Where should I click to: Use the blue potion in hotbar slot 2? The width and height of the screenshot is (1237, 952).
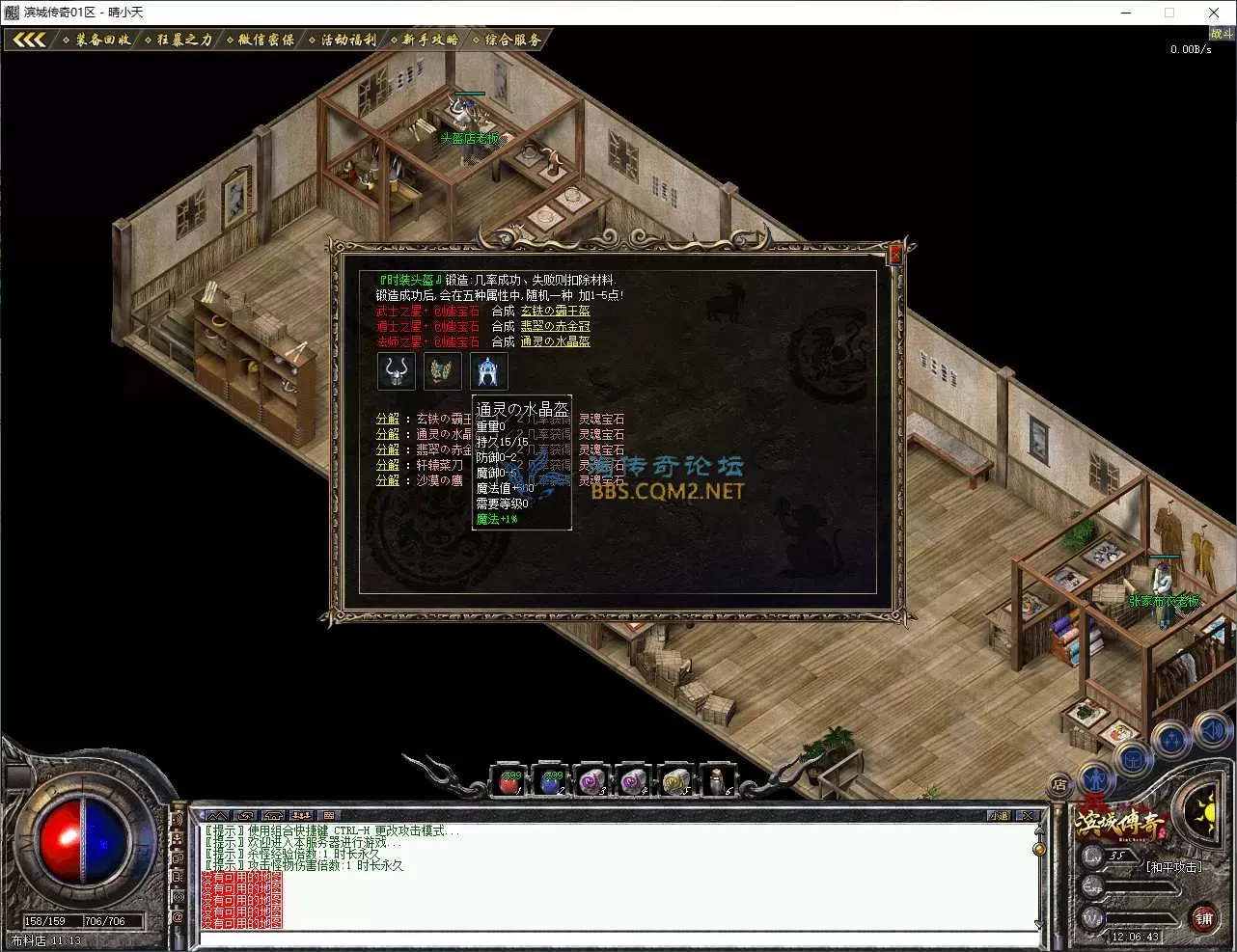coord(551,781)
